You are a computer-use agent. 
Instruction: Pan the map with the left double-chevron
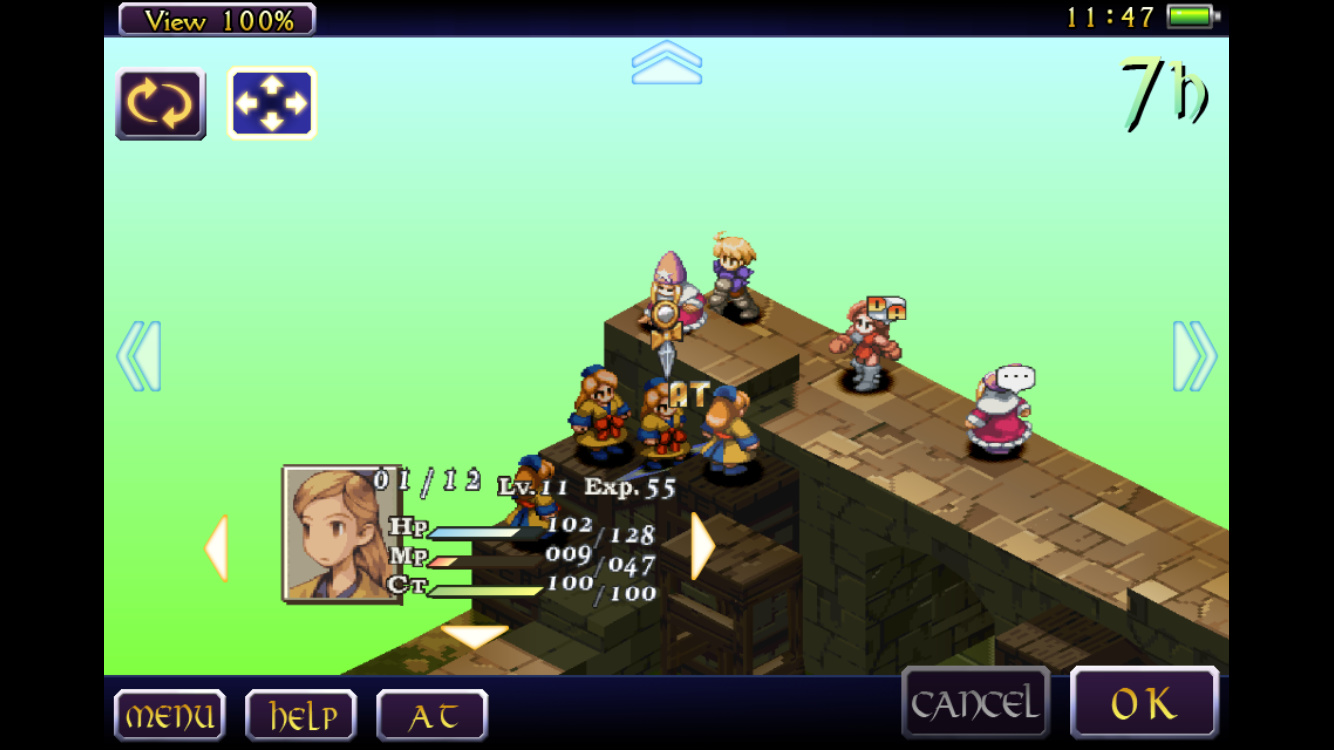[x=139, y=356]
